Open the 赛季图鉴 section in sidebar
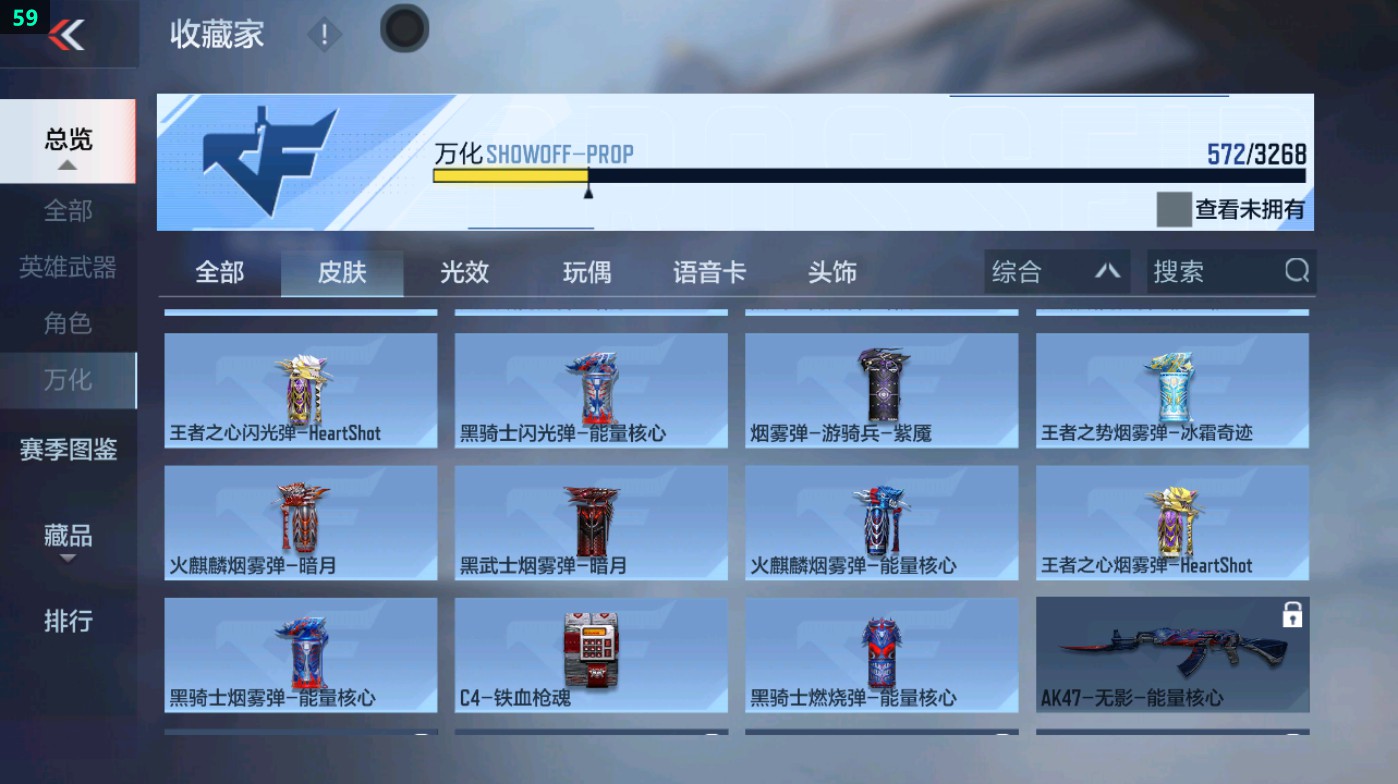 pyautogui.click(x=67, y=450)
